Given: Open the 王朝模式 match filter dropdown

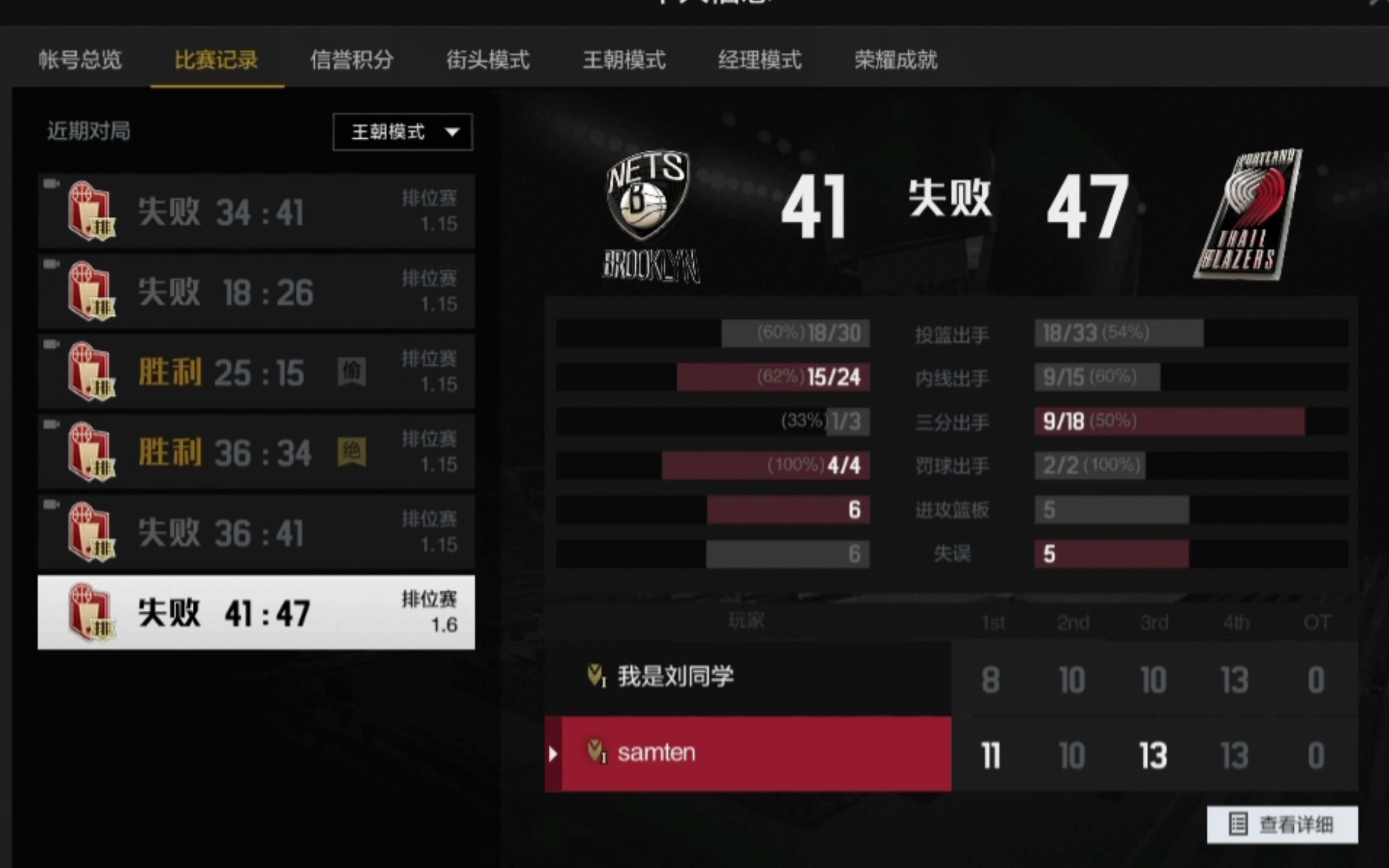Looking at the screenshot, I should point(401,132).
